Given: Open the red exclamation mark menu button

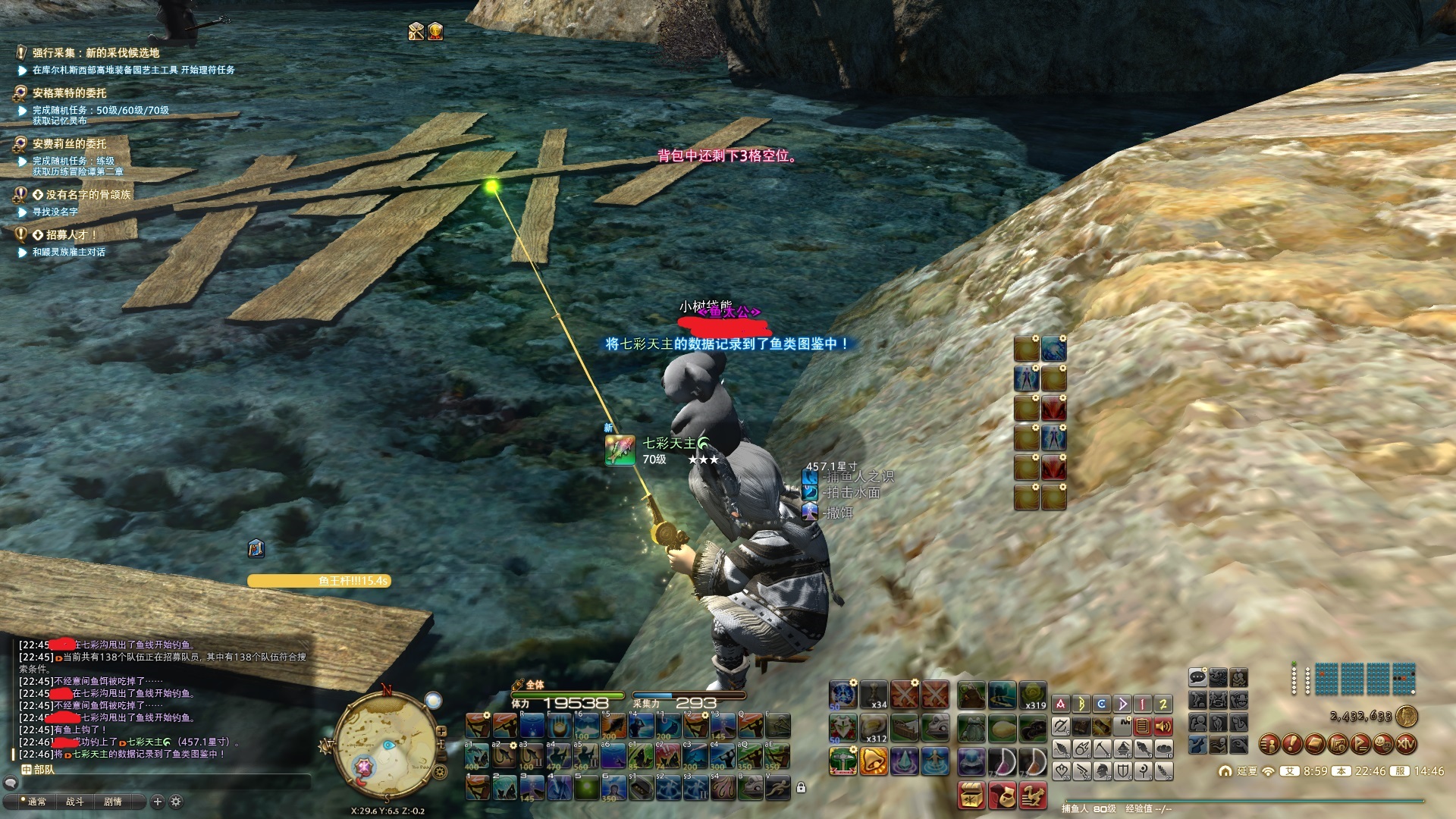Looking at the screenshot, I should point(1292,744).
